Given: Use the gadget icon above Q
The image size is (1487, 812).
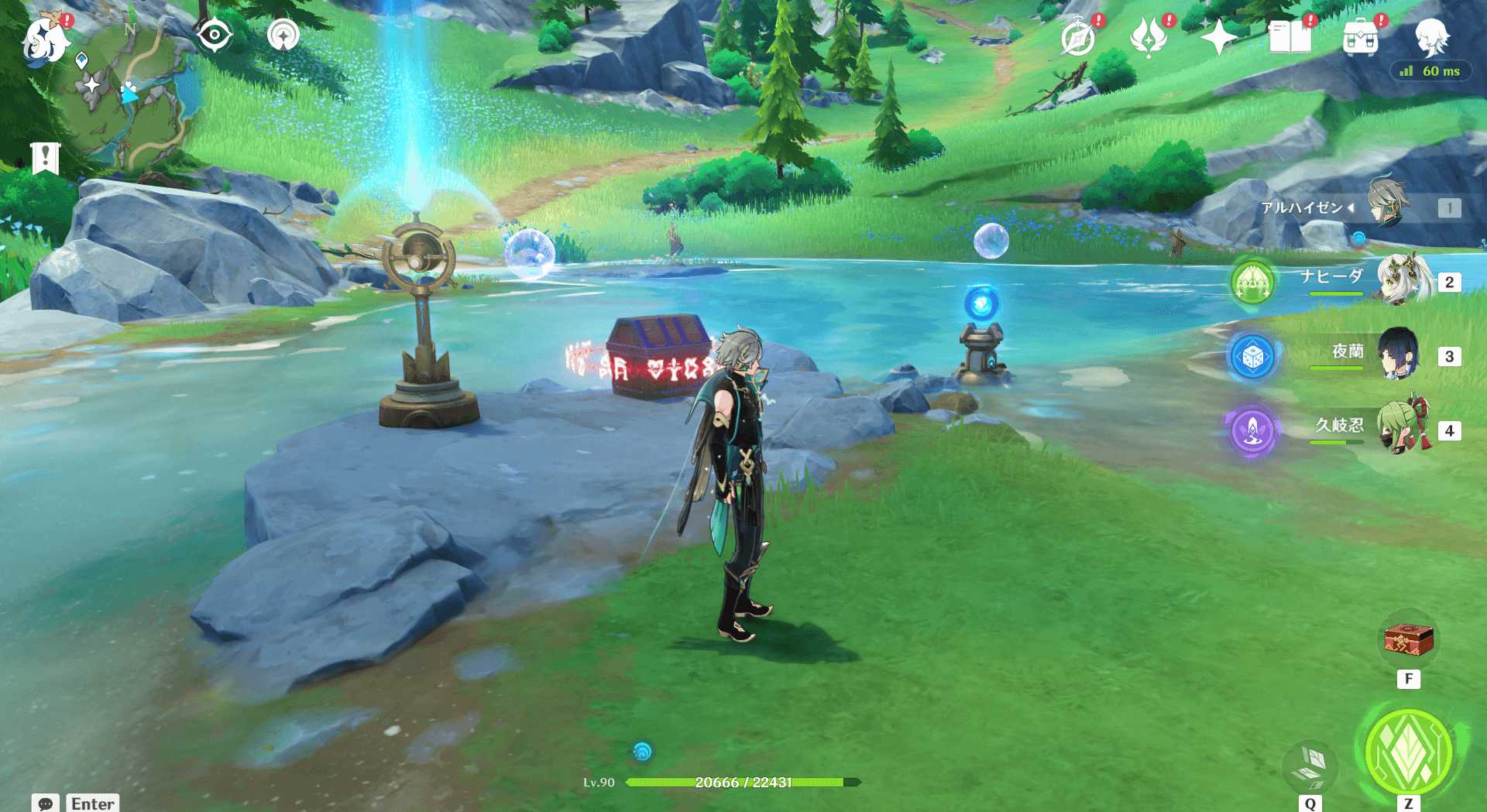Looking at the screenshot, I should (1310, 764).
